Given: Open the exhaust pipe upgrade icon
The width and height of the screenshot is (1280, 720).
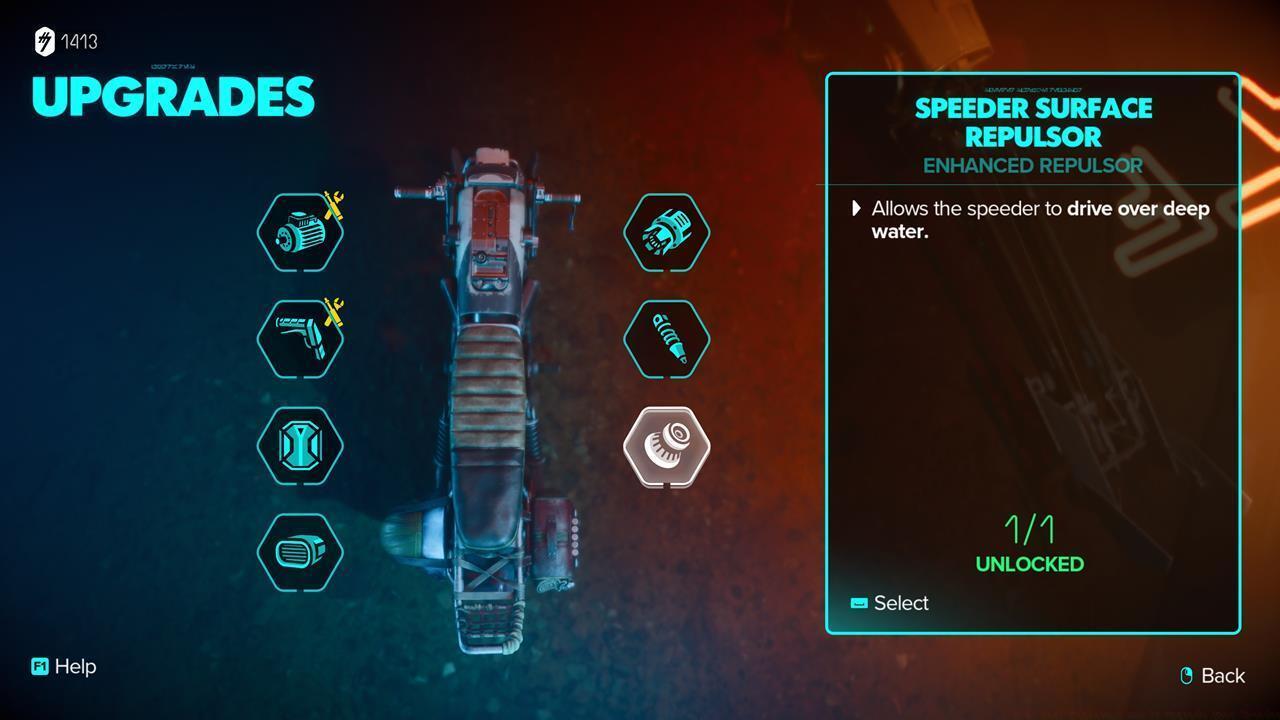Looking at the screenshot, I should click(x=298, y=340).
